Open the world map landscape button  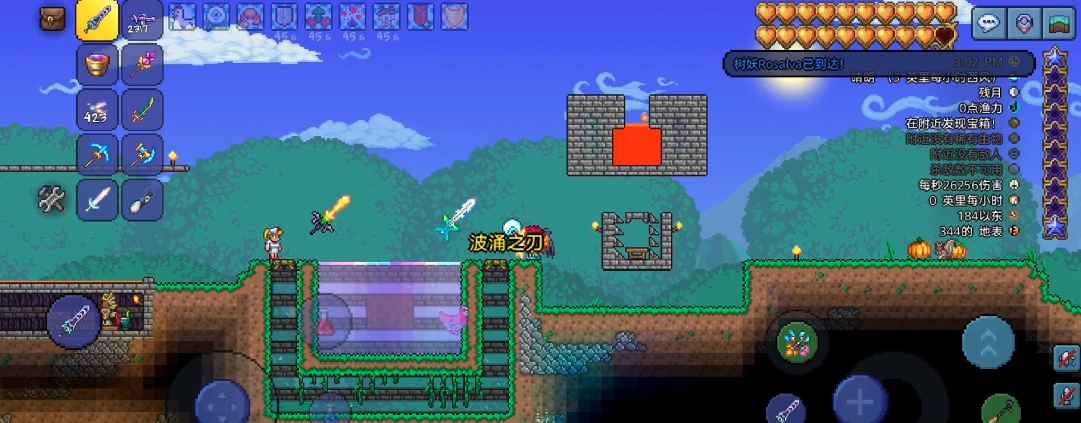[1058, 23]
